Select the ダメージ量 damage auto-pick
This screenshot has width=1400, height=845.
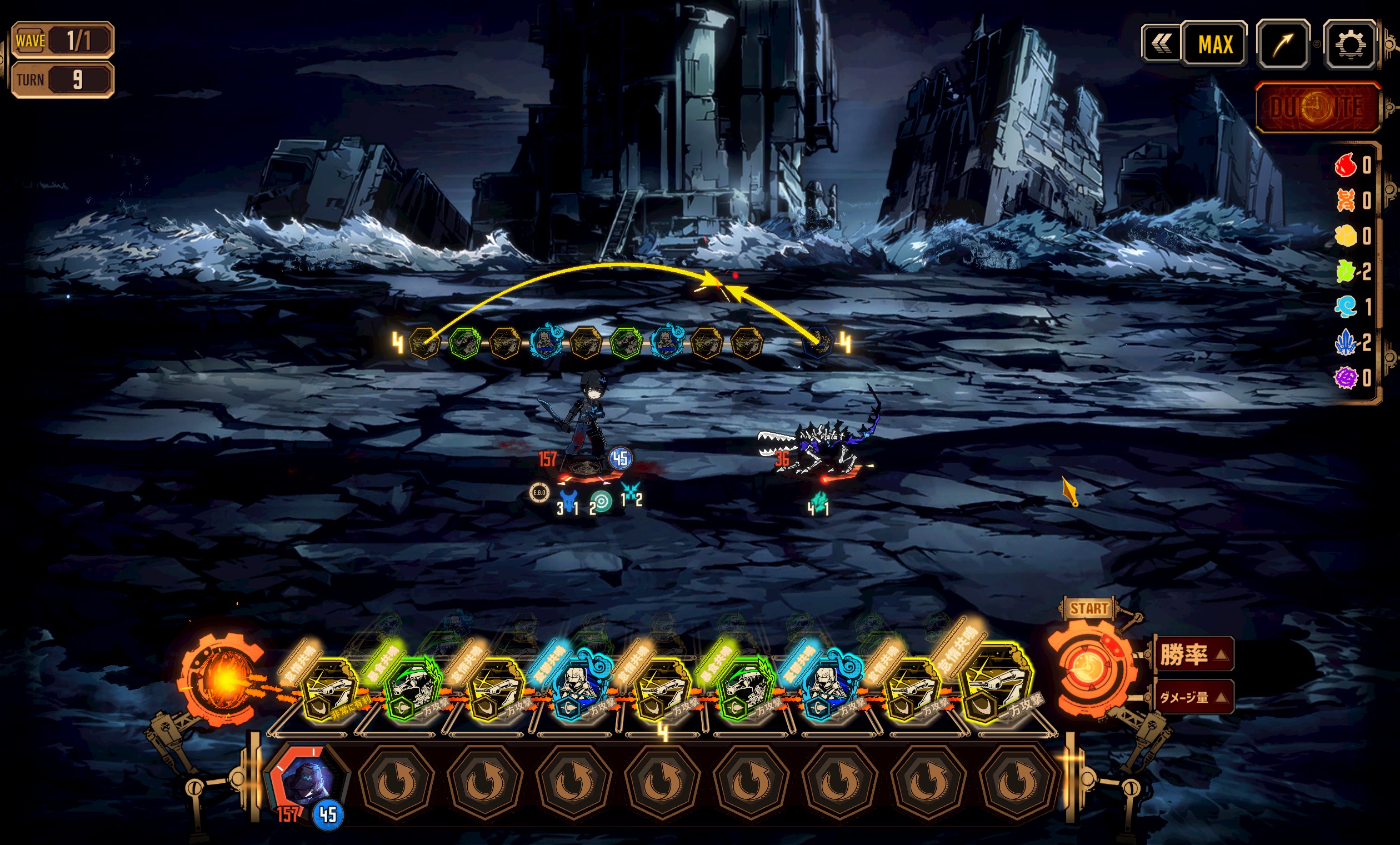[x=1192, y=697]
